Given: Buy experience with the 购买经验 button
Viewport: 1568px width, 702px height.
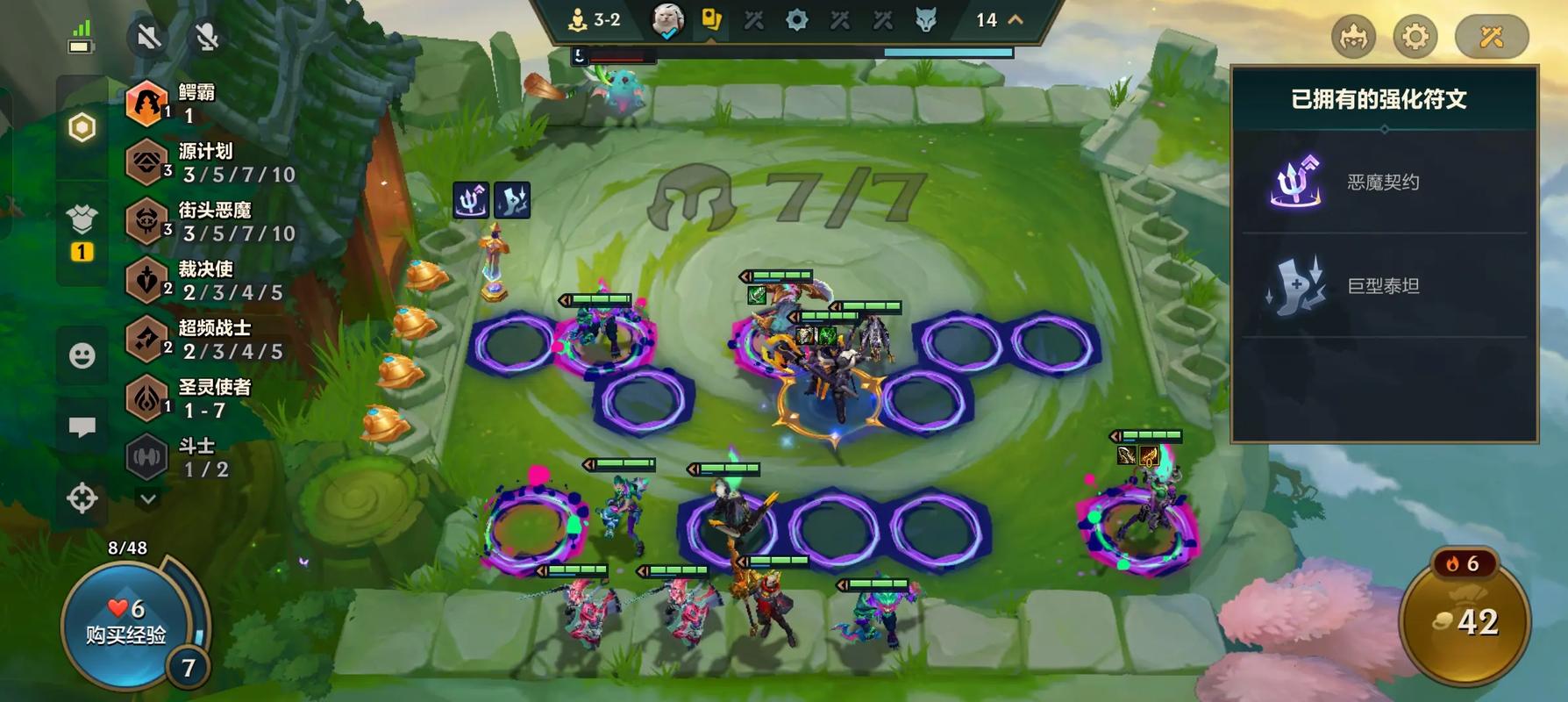Looking at the screenshot, I should [x=125, y=623].
